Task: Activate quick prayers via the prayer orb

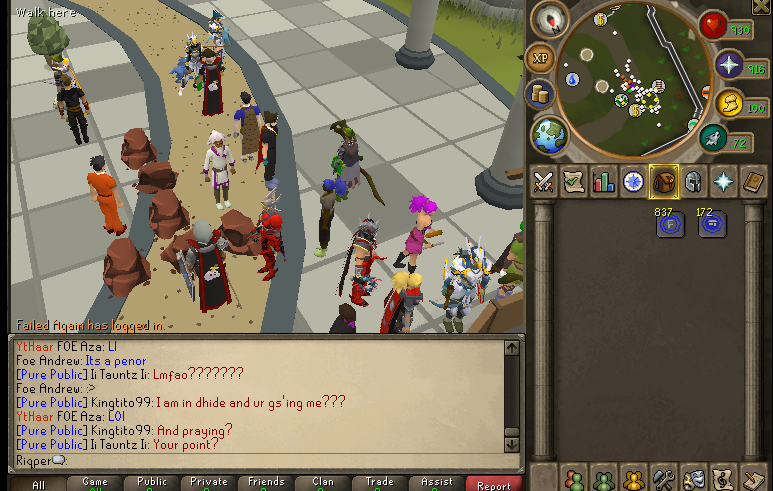Action: click(x=730, y=67)
